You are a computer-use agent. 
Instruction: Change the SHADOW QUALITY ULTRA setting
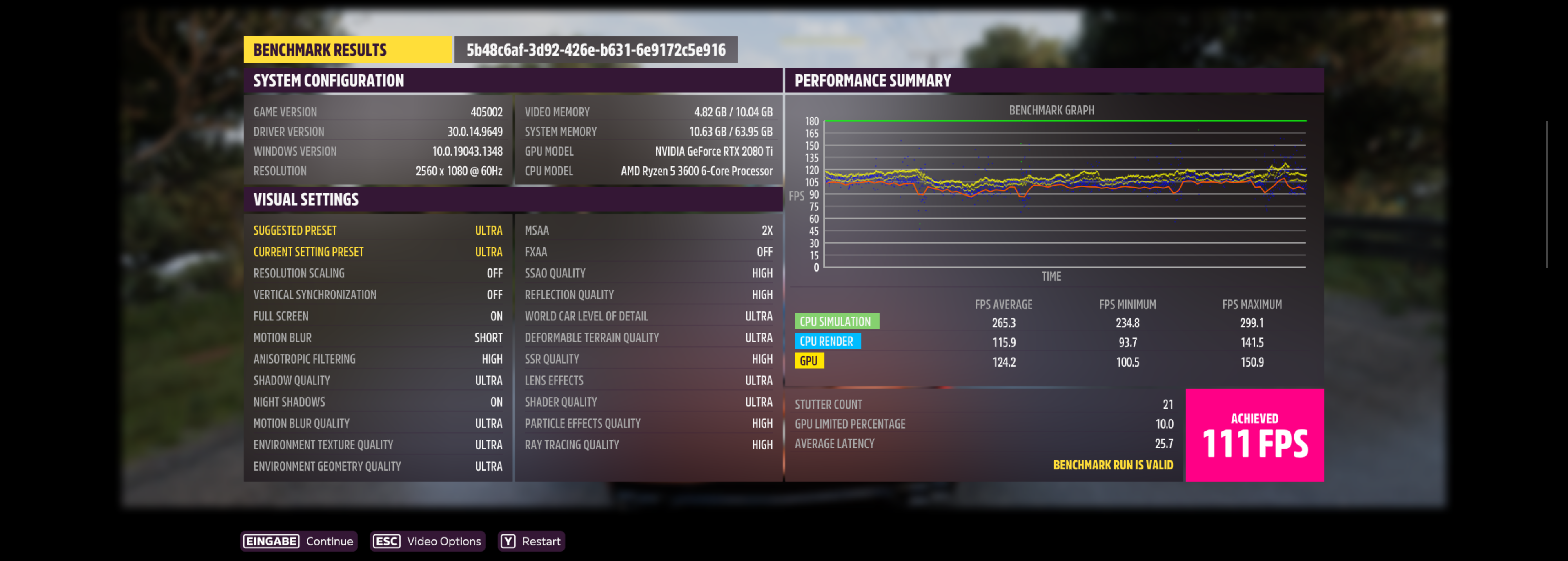point(377,380)
